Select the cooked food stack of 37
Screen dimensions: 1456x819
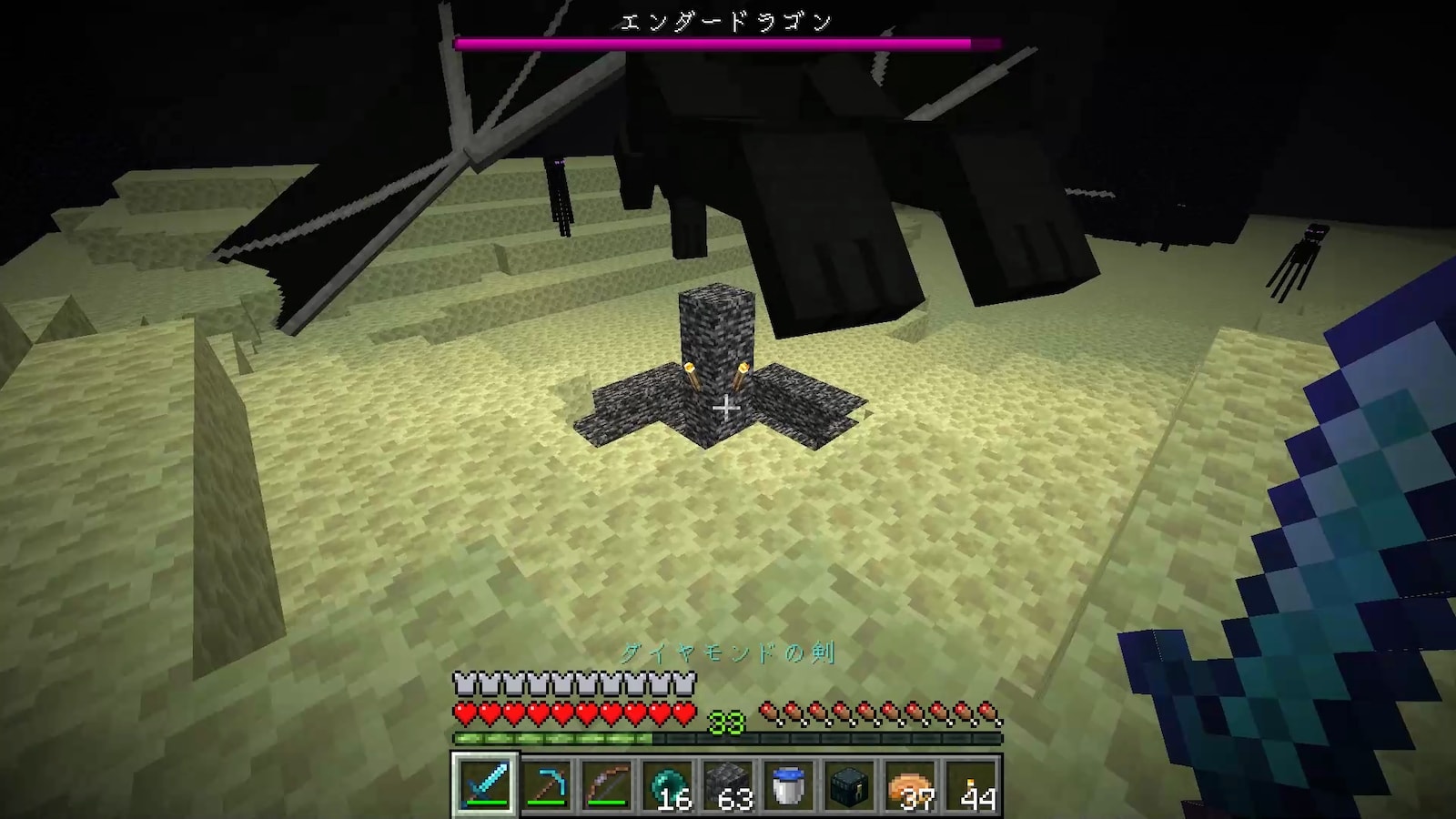tap(910, 784)
